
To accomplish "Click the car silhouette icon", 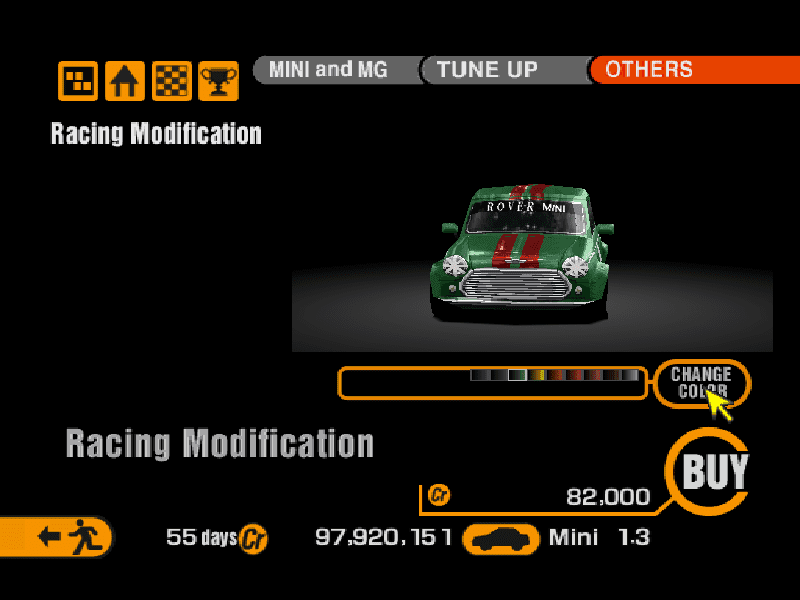I will (x=502, y=539).
